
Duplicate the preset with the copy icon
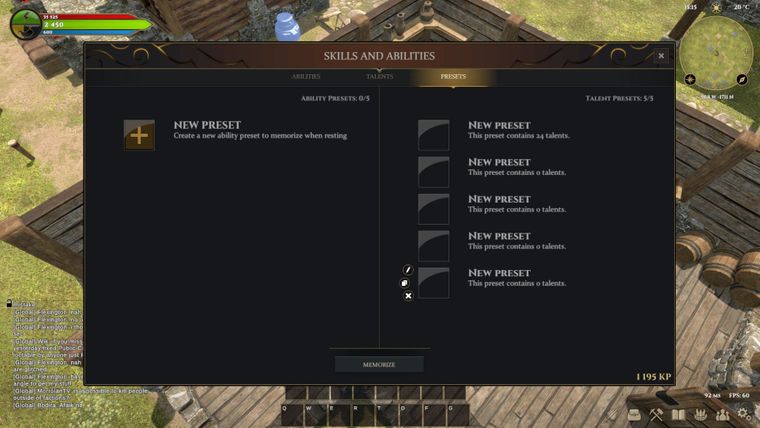point(406,283)
